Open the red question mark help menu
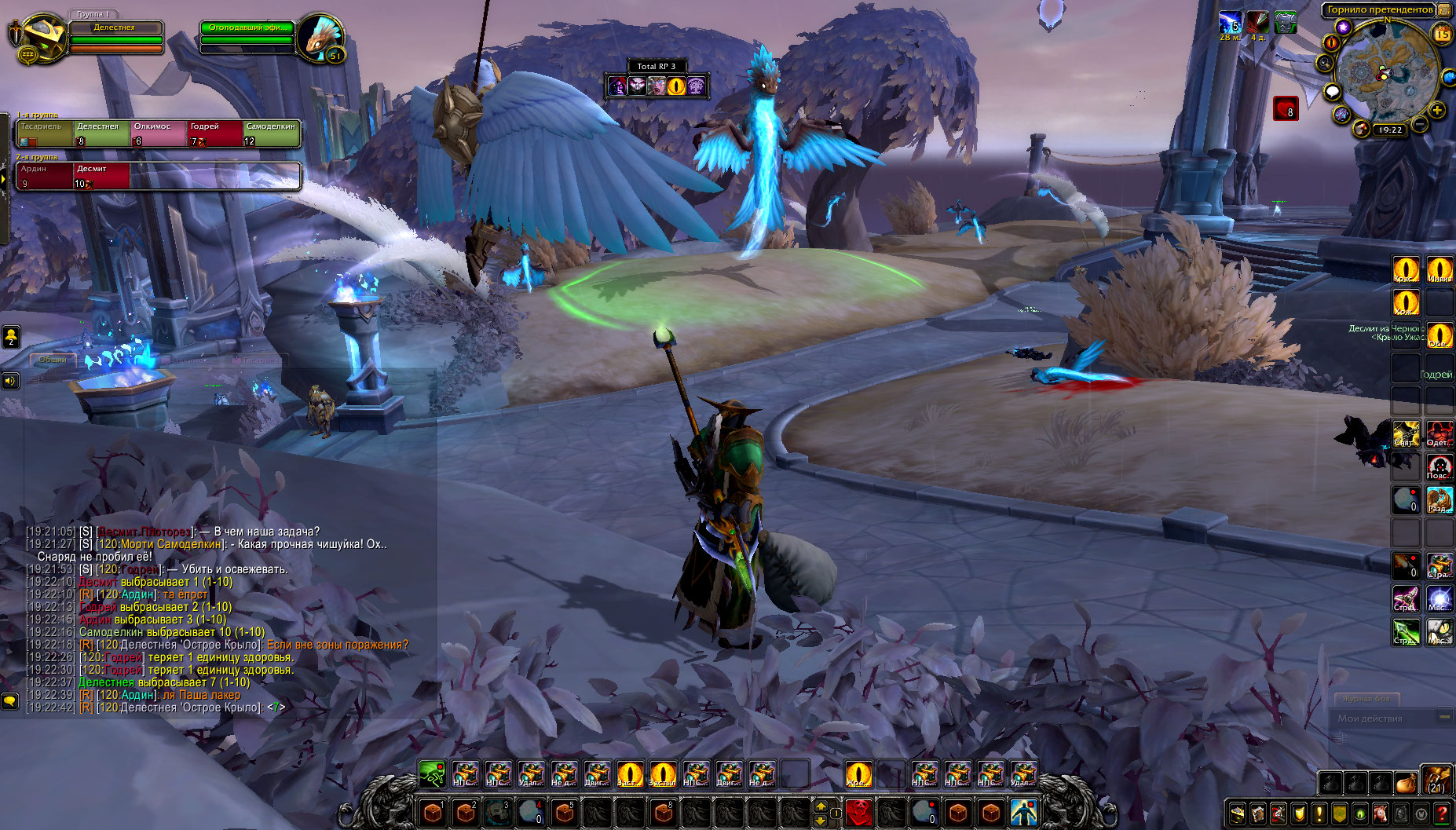The width and height of the screenshot is (1456, 830). [1442, 814]
